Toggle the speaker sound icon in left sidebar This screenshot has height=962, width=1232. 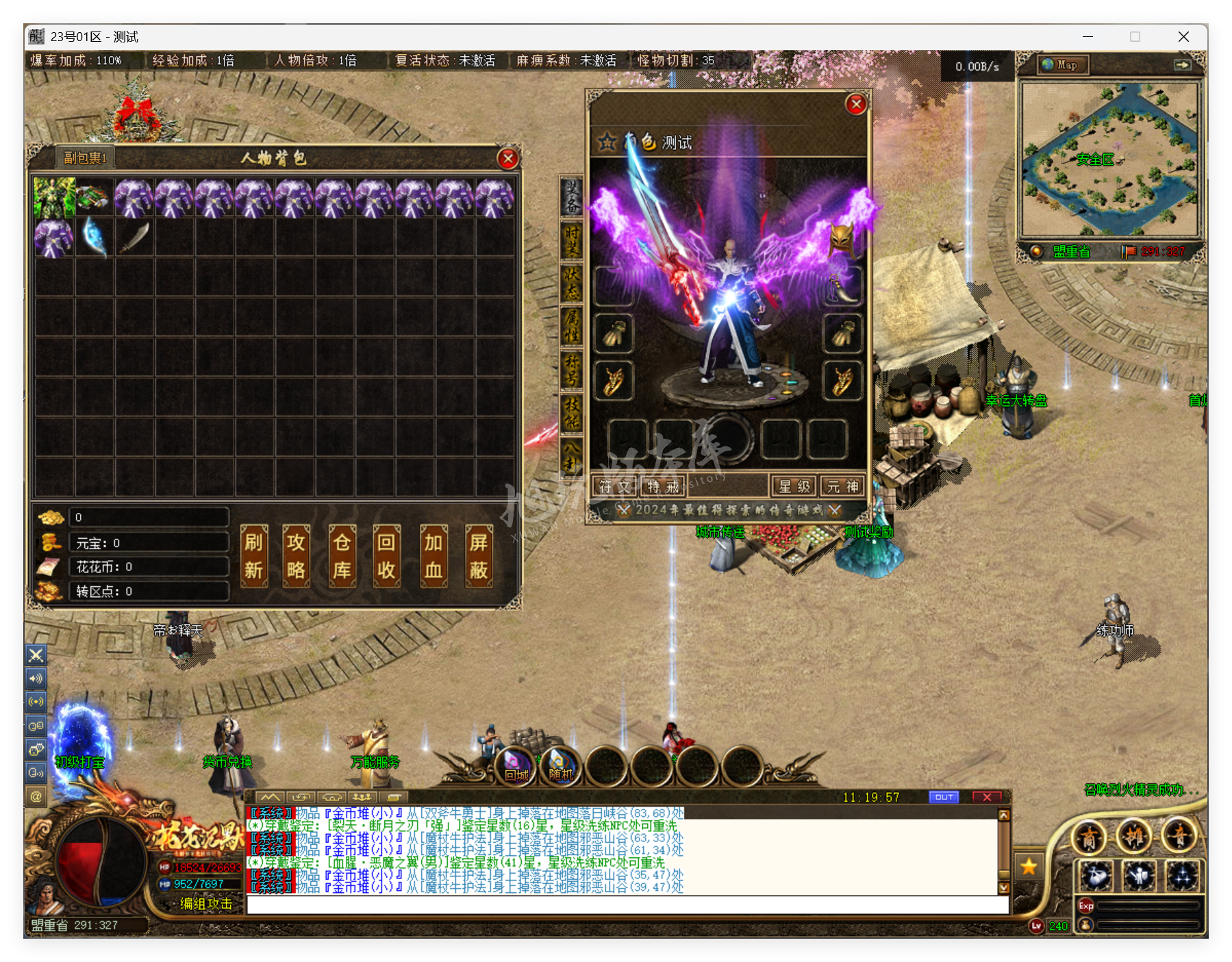36,679
